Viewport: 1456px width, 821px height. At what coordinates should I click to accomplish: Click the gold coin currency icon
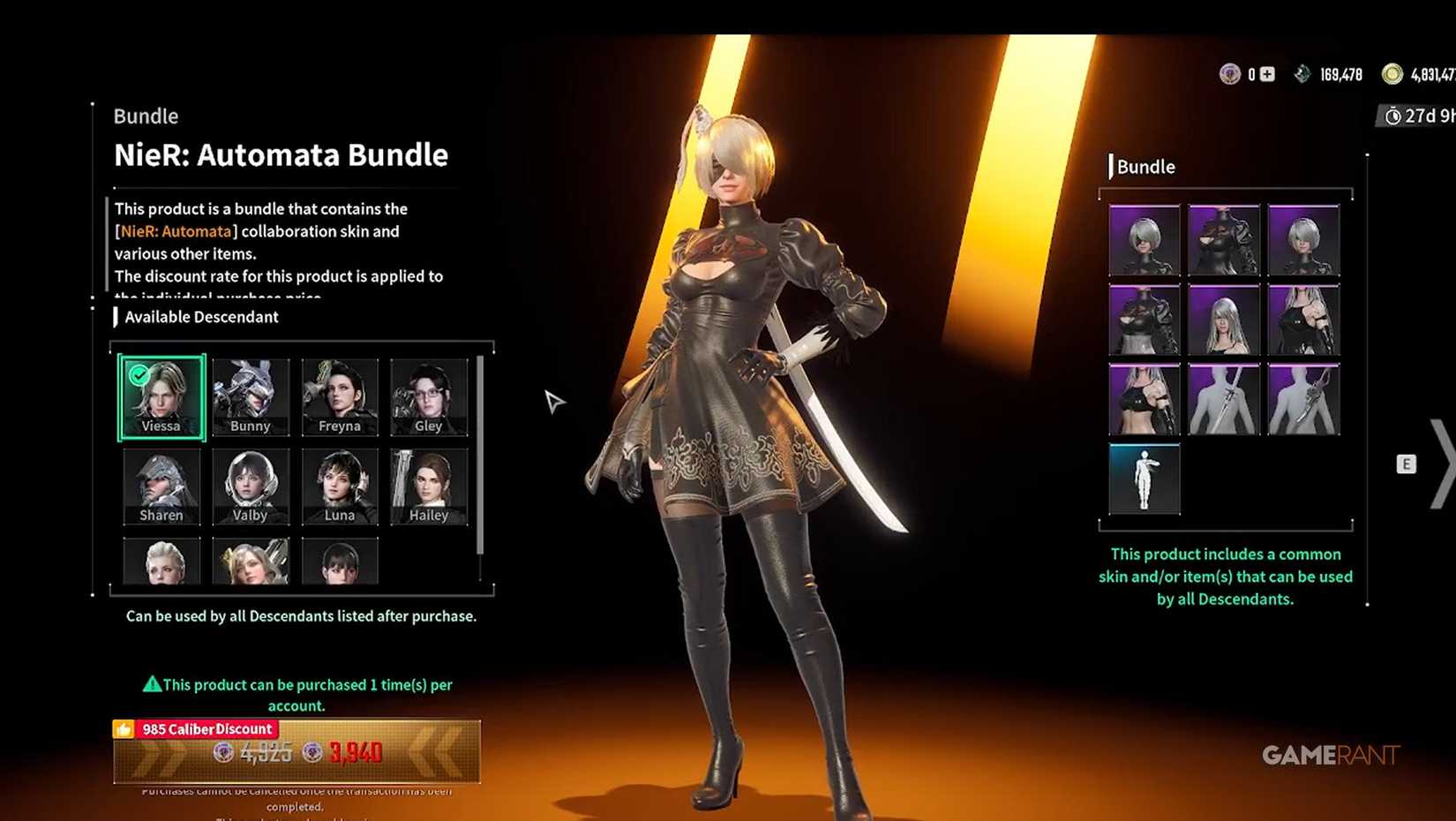pos(1392,74)
